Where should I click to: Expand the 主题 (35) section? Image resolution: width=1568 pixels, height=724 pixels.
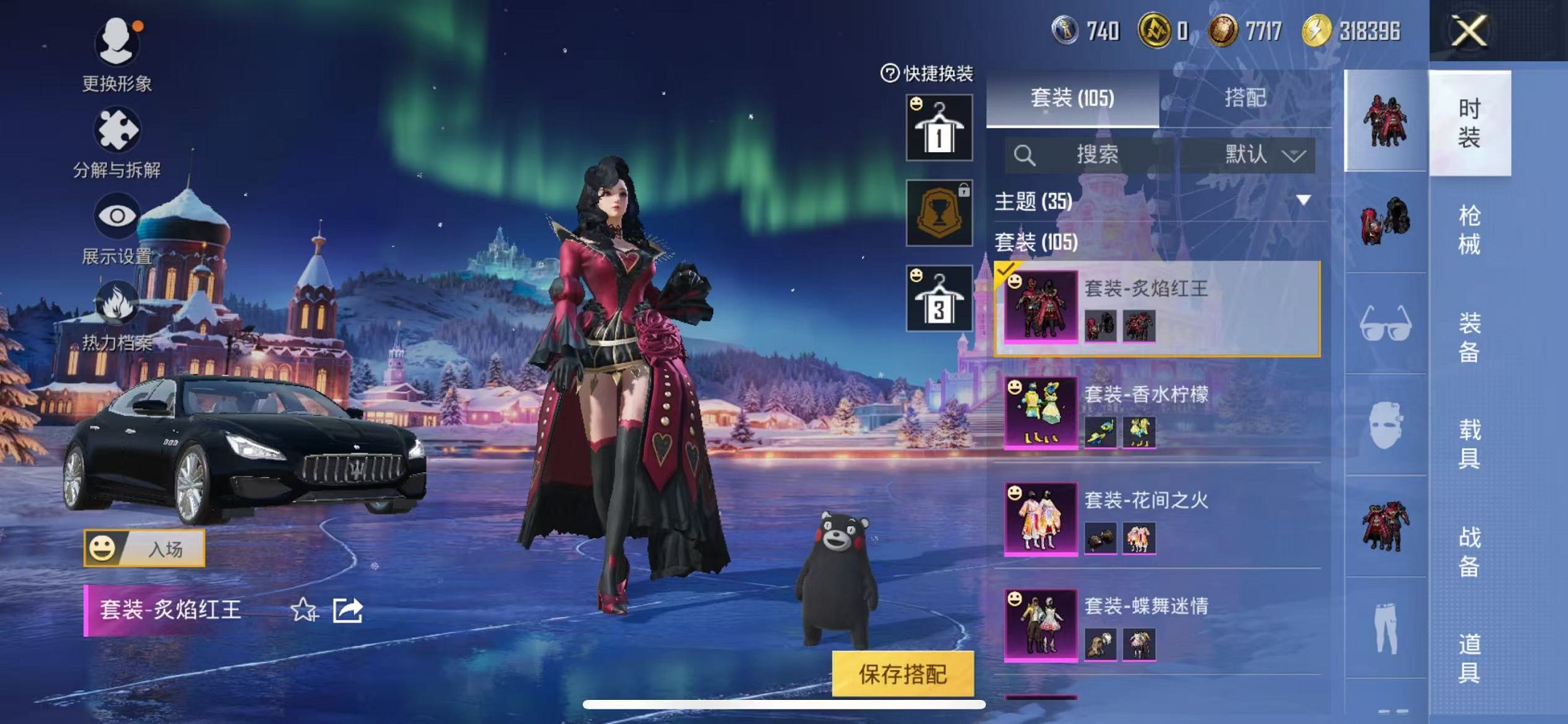click(1303, 200)
